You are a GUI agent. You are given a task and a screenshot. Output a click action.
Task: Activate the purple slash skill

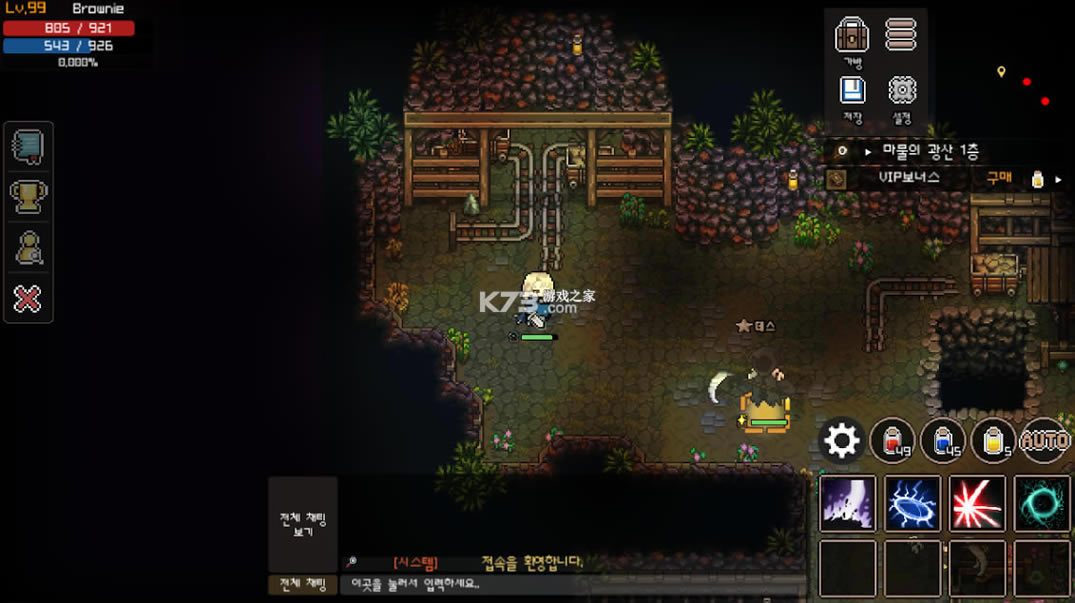[847, 503]
